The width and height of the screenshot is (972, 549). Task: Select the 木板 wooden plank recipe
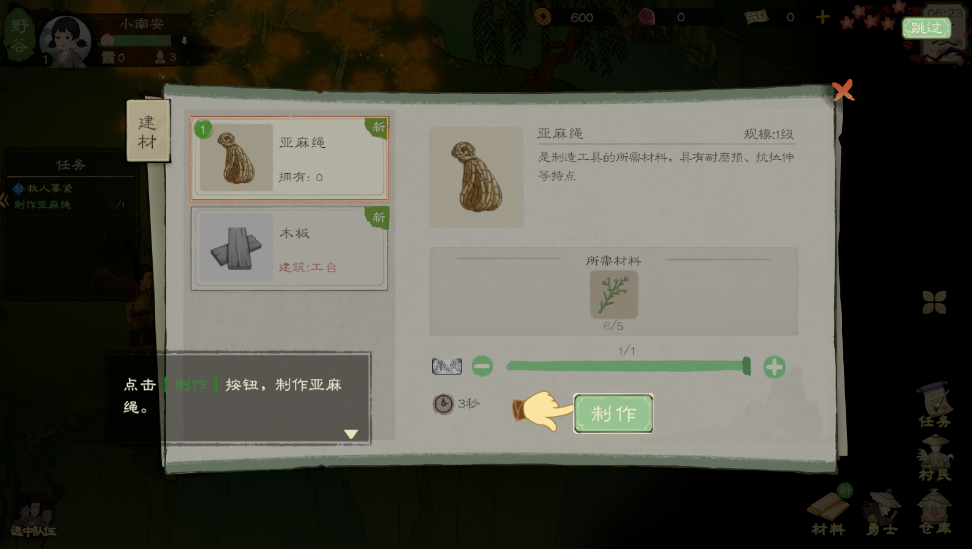tap(289, 248)
